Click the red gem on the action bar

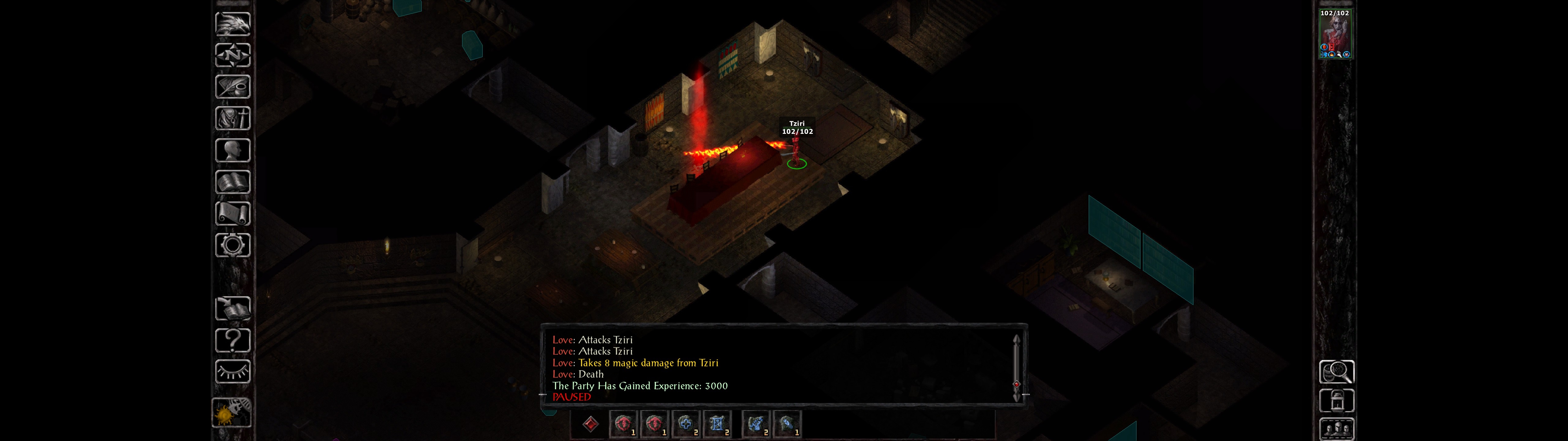590,424
